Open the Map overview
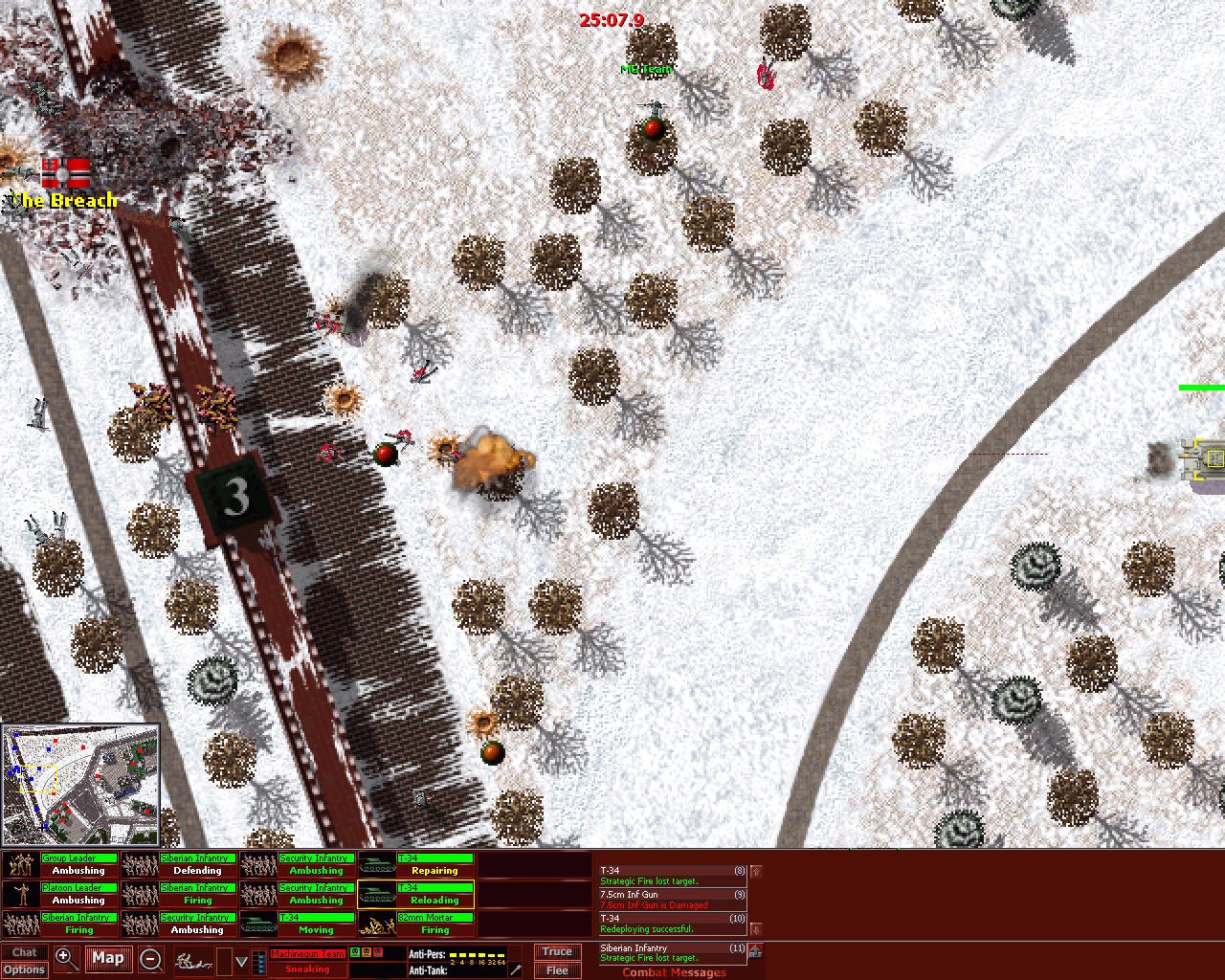1225x980 pixels. pos(108,958)
